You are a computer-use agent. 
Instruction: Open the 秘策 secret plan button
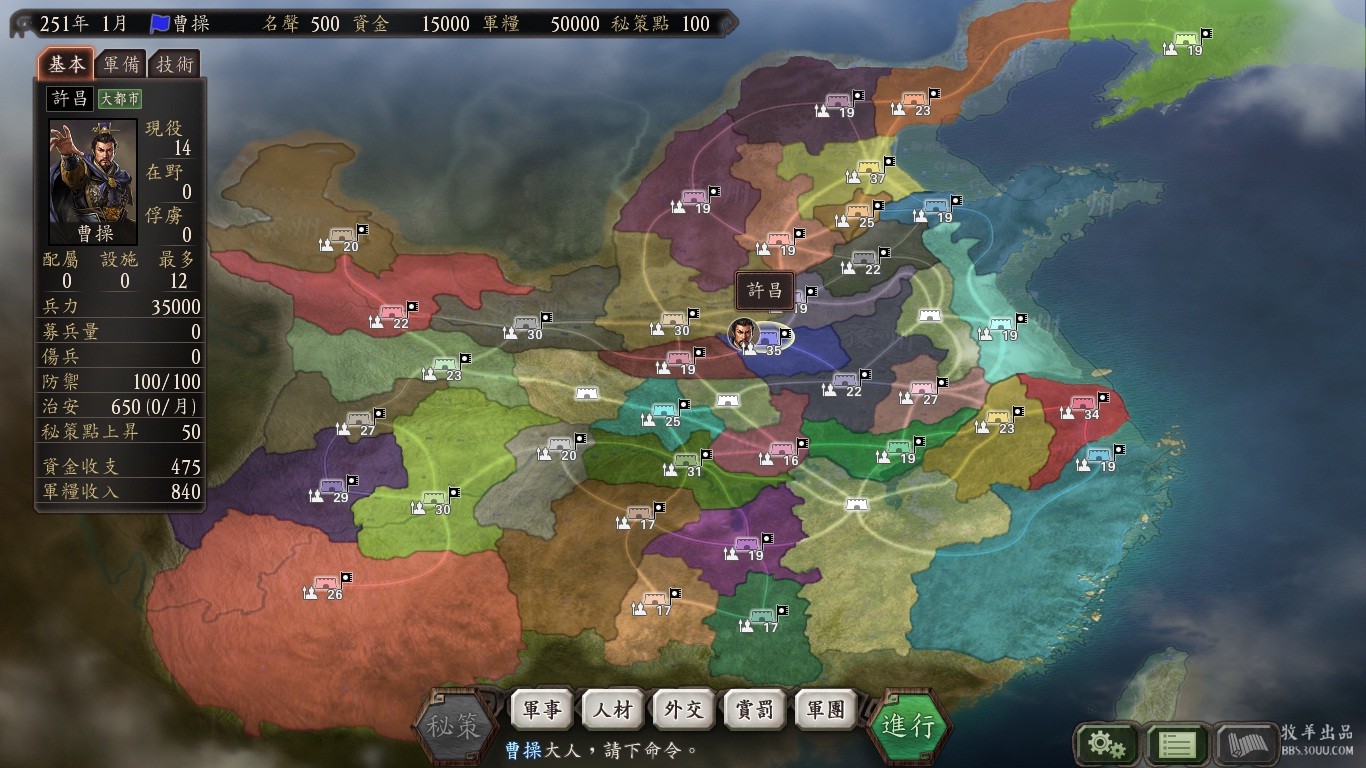(x=455, y=725)
